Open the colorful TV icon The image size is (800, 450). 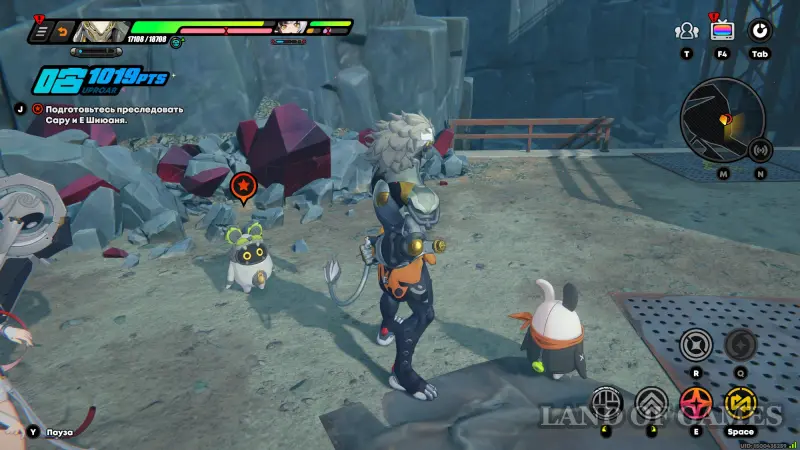[722, 31]
